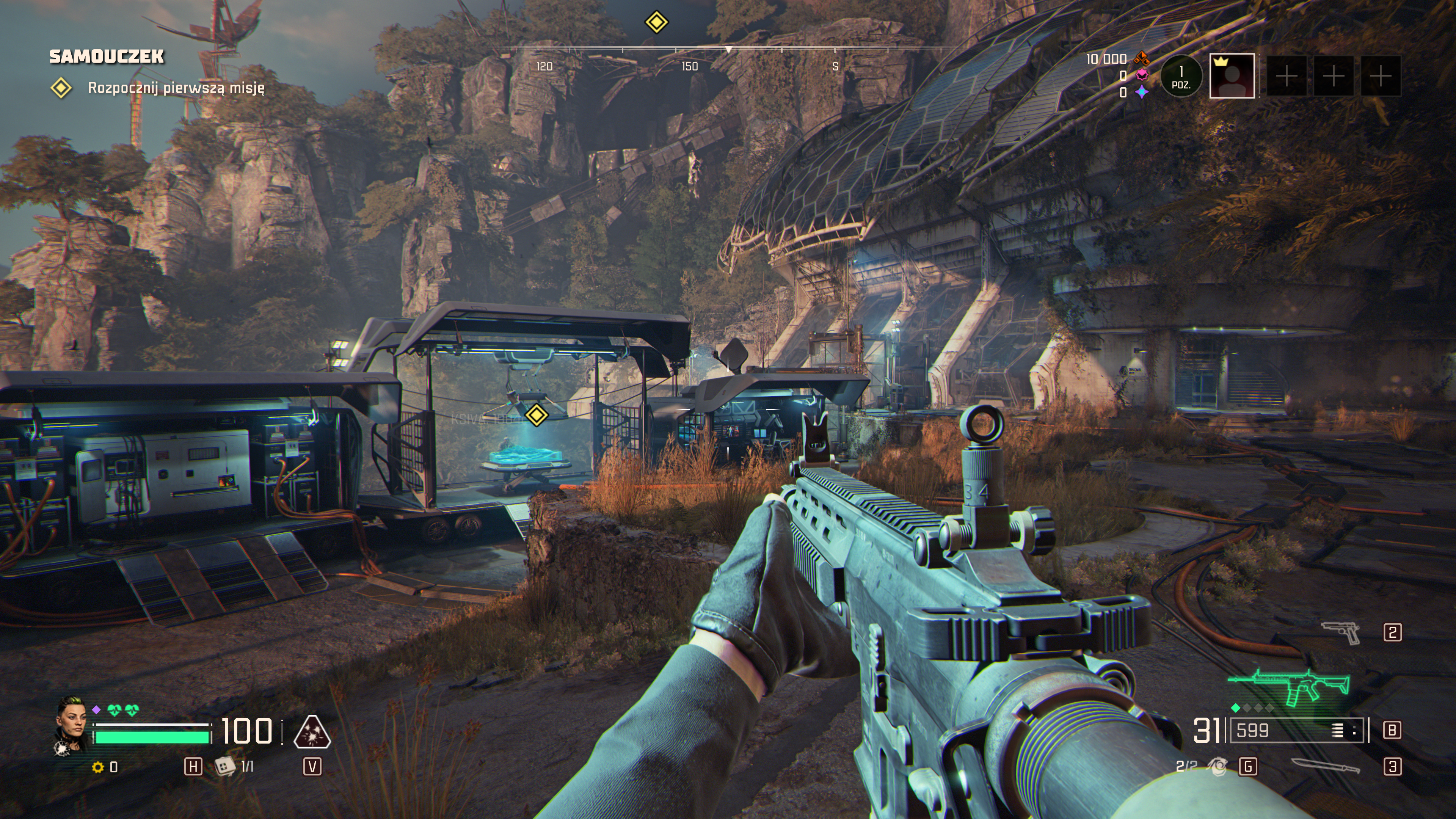
Task: Open the player portrait with the crown
Action: tap(1232, 76)
